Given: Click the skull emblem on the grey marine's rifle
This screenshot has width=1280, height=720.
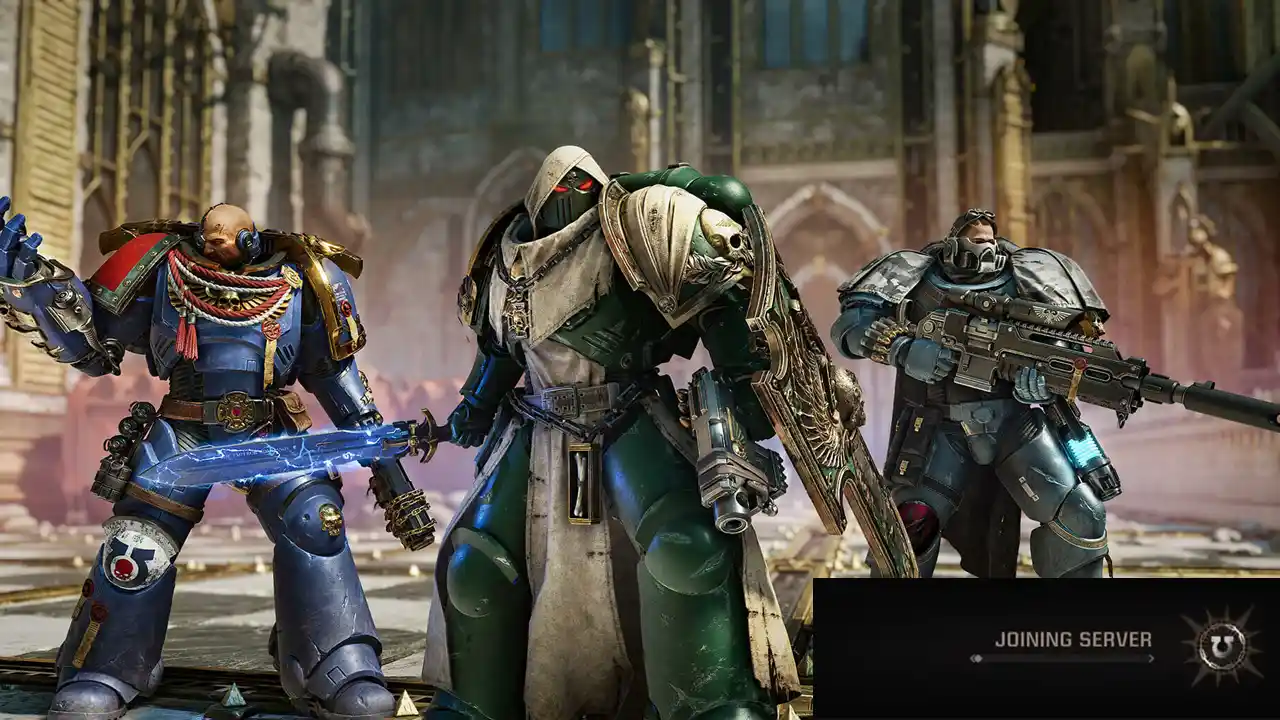Looking at the screenshot, I should (x=1047, y=315).
